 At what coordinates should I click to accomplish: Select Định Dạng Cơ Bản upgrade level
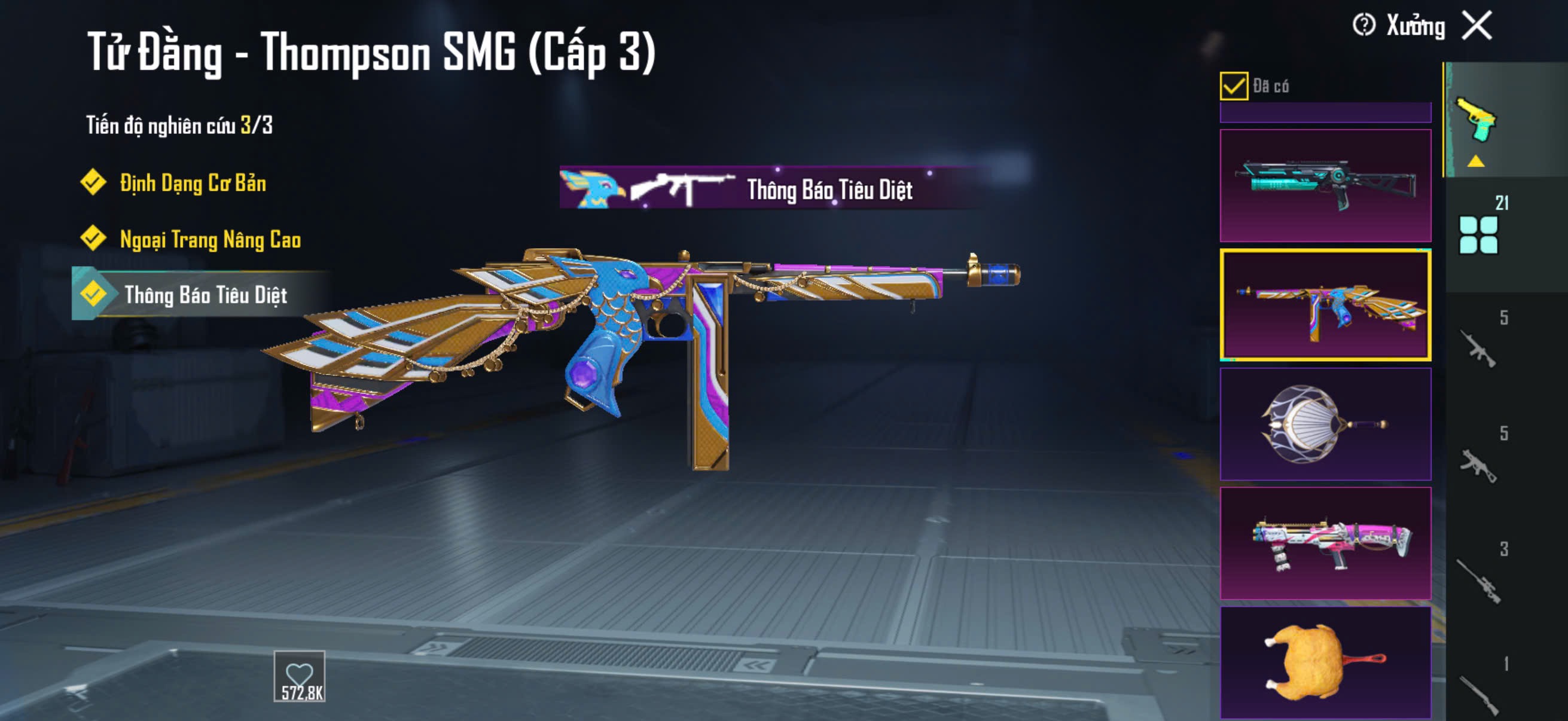click(193, 182)
